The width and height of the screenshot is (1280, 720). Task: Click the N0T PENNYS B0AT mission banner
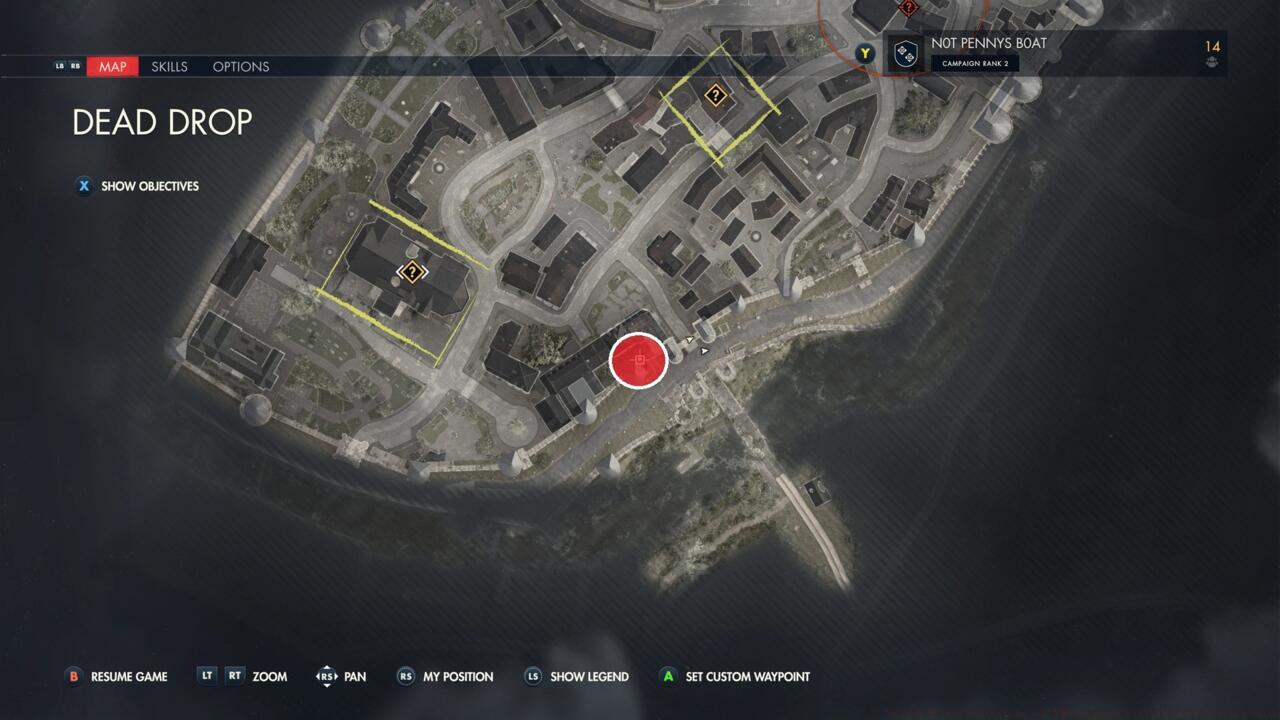990,43
